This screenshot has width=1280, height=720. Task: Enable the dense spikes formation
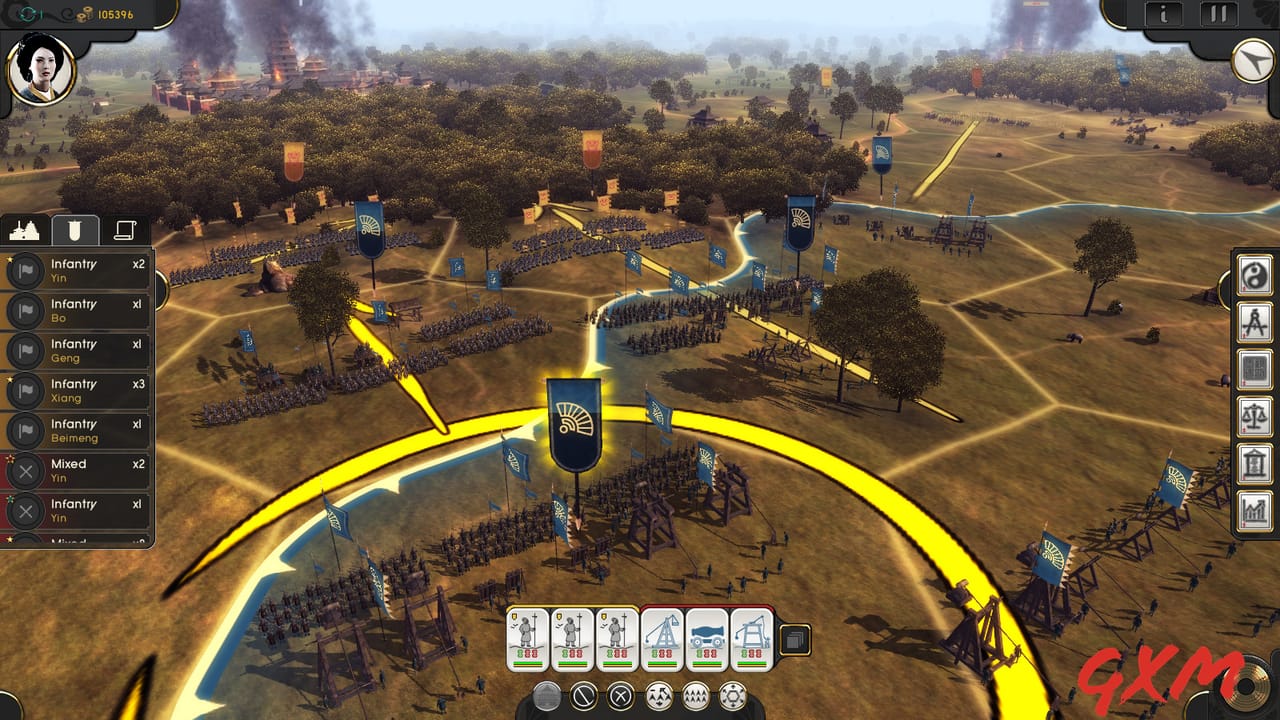[x=697, y=695]
